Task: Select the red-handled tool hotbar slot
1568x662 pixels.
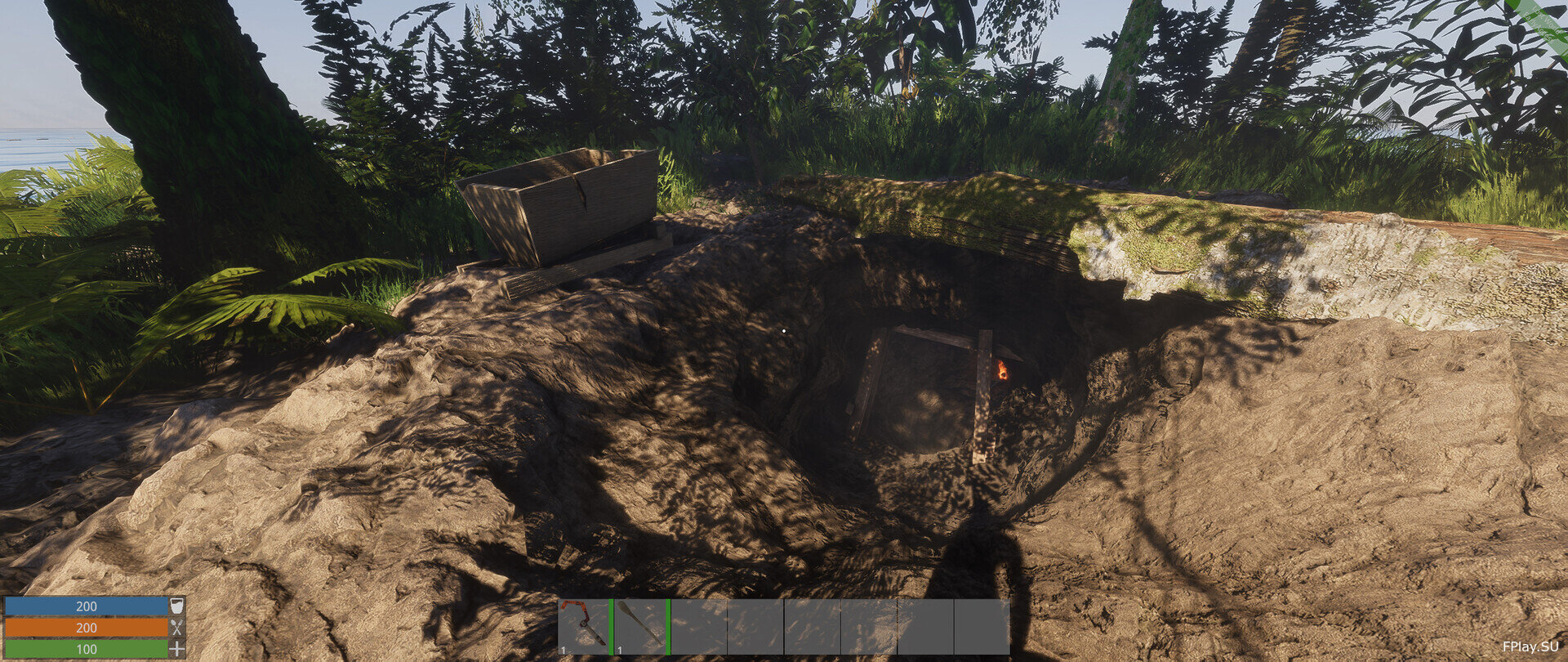Action: pos(584,627)
